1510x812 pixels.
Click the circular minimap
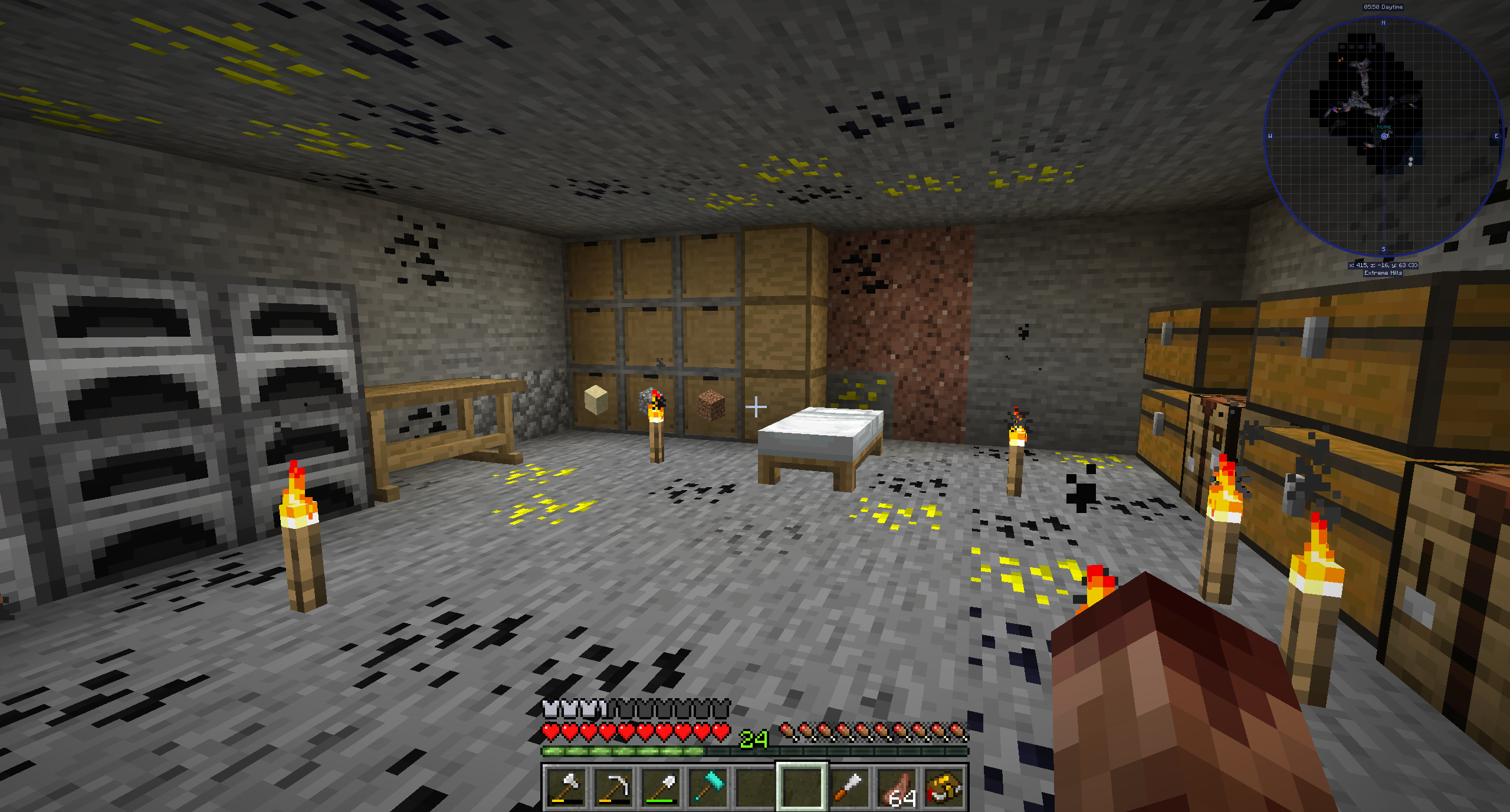tap(1383, 136)
